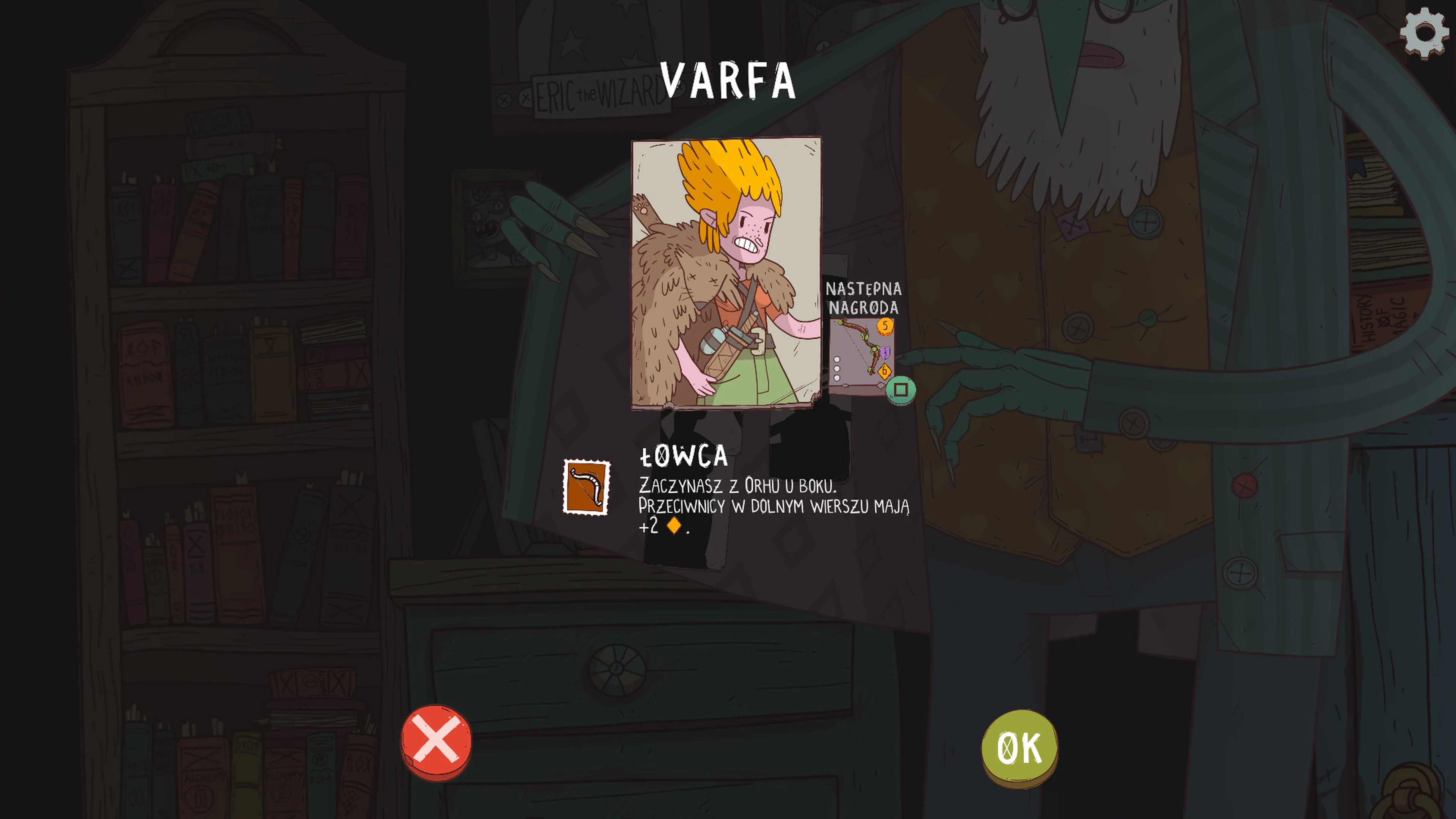Open settings via the gear icon

click(x=1424, y=33)
